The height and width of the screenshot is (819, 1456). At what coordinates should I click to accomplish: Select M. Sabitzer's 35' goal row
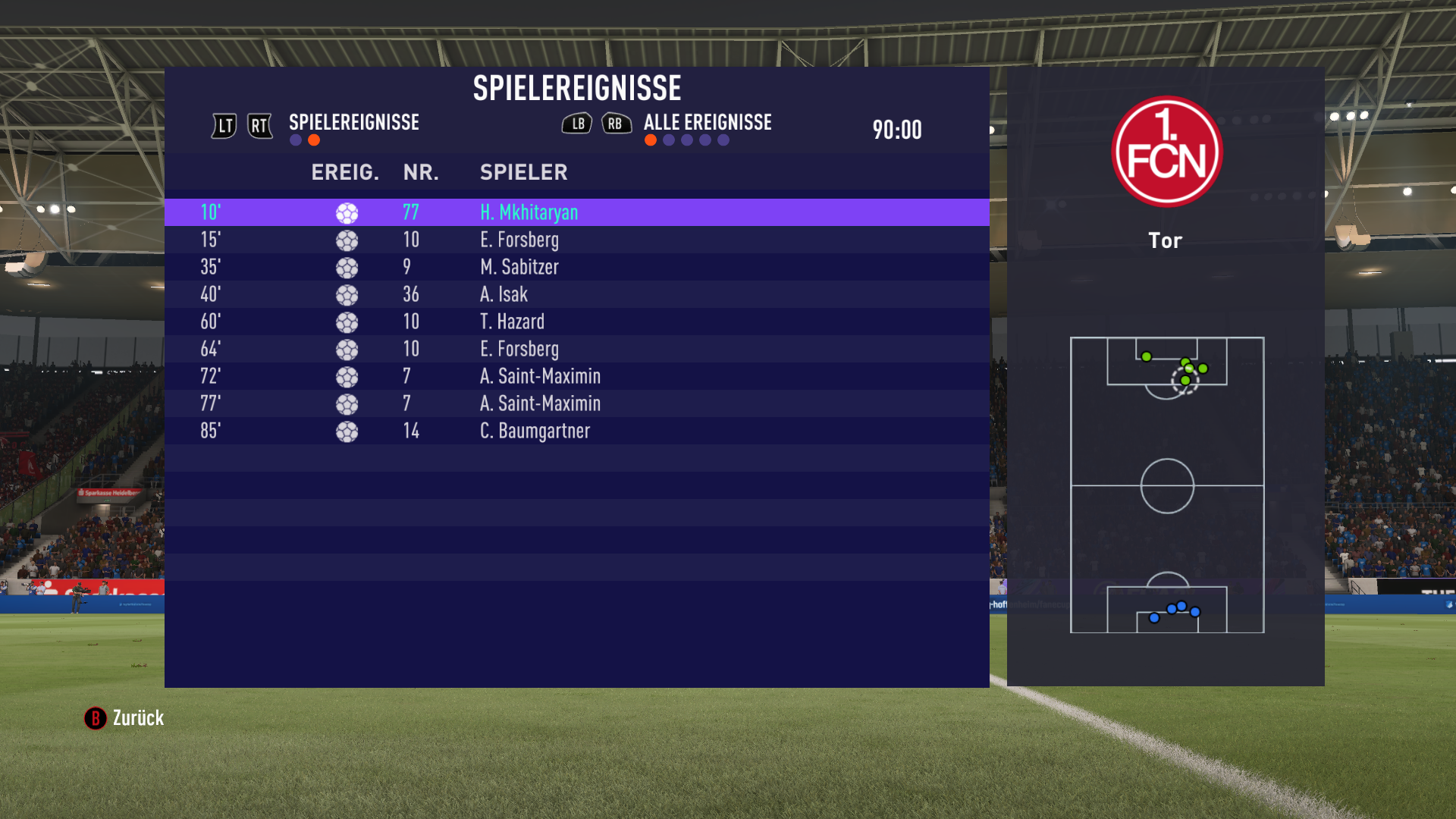point(576,267)
